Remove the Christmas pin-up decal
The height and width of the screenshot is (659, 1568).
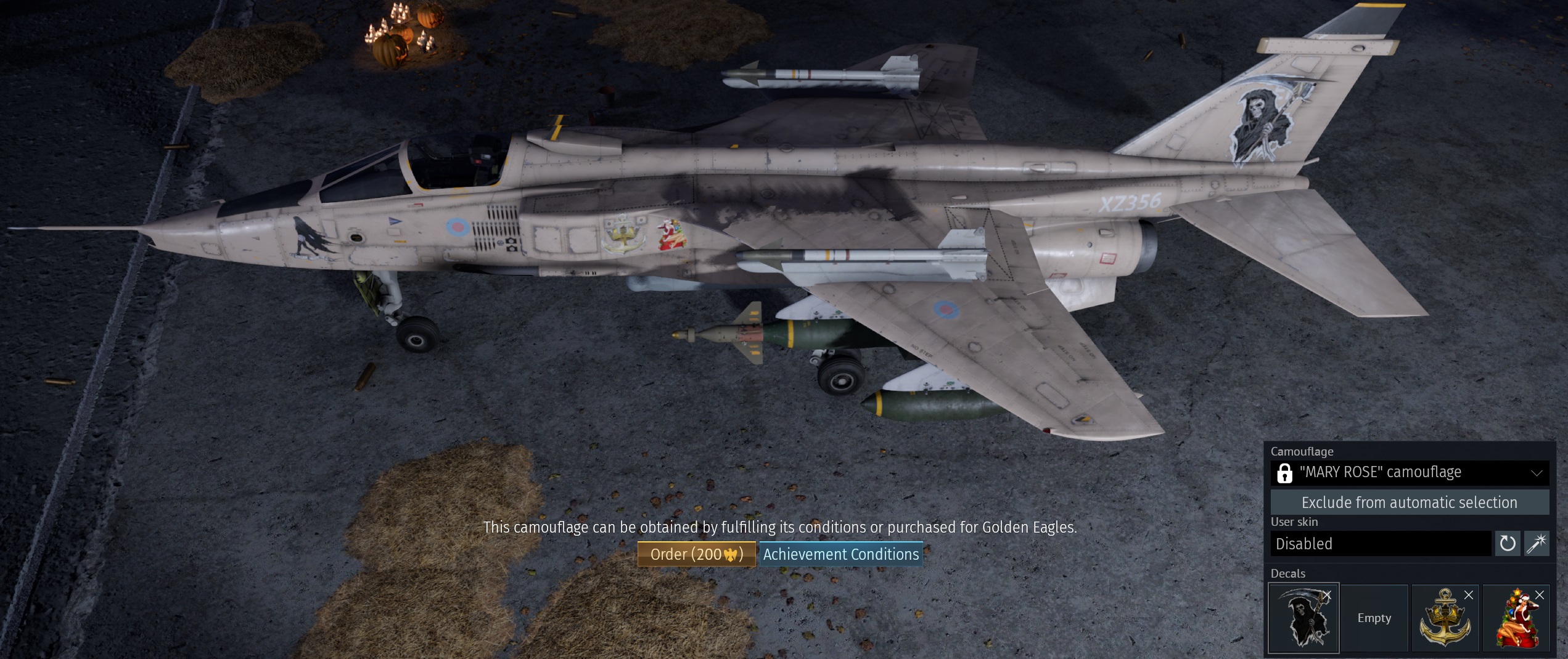point(1540,595)
